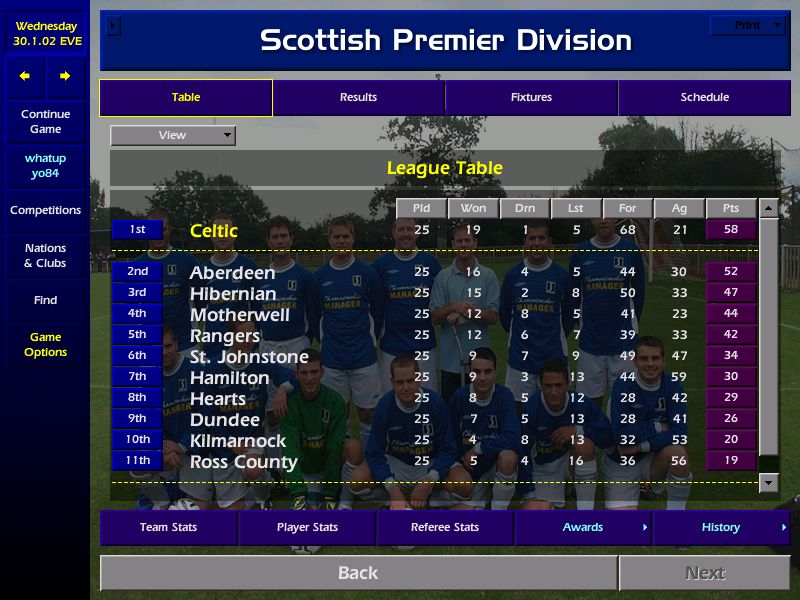Go forward with the right arrow button
This screenshot has width=800, height=600.
65,76
